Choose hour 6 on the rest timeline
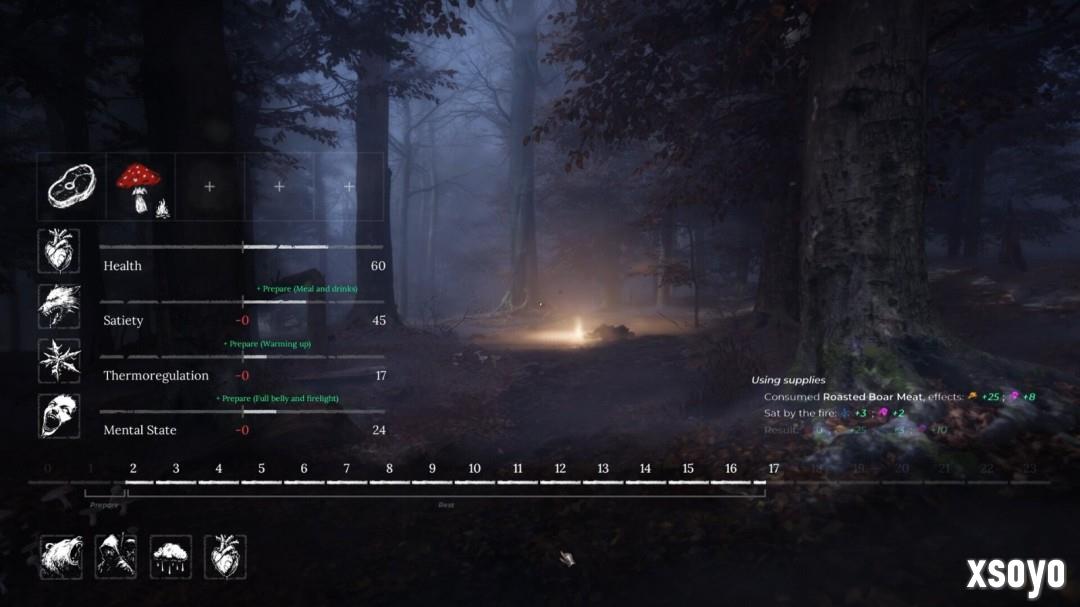 point(304,469)
